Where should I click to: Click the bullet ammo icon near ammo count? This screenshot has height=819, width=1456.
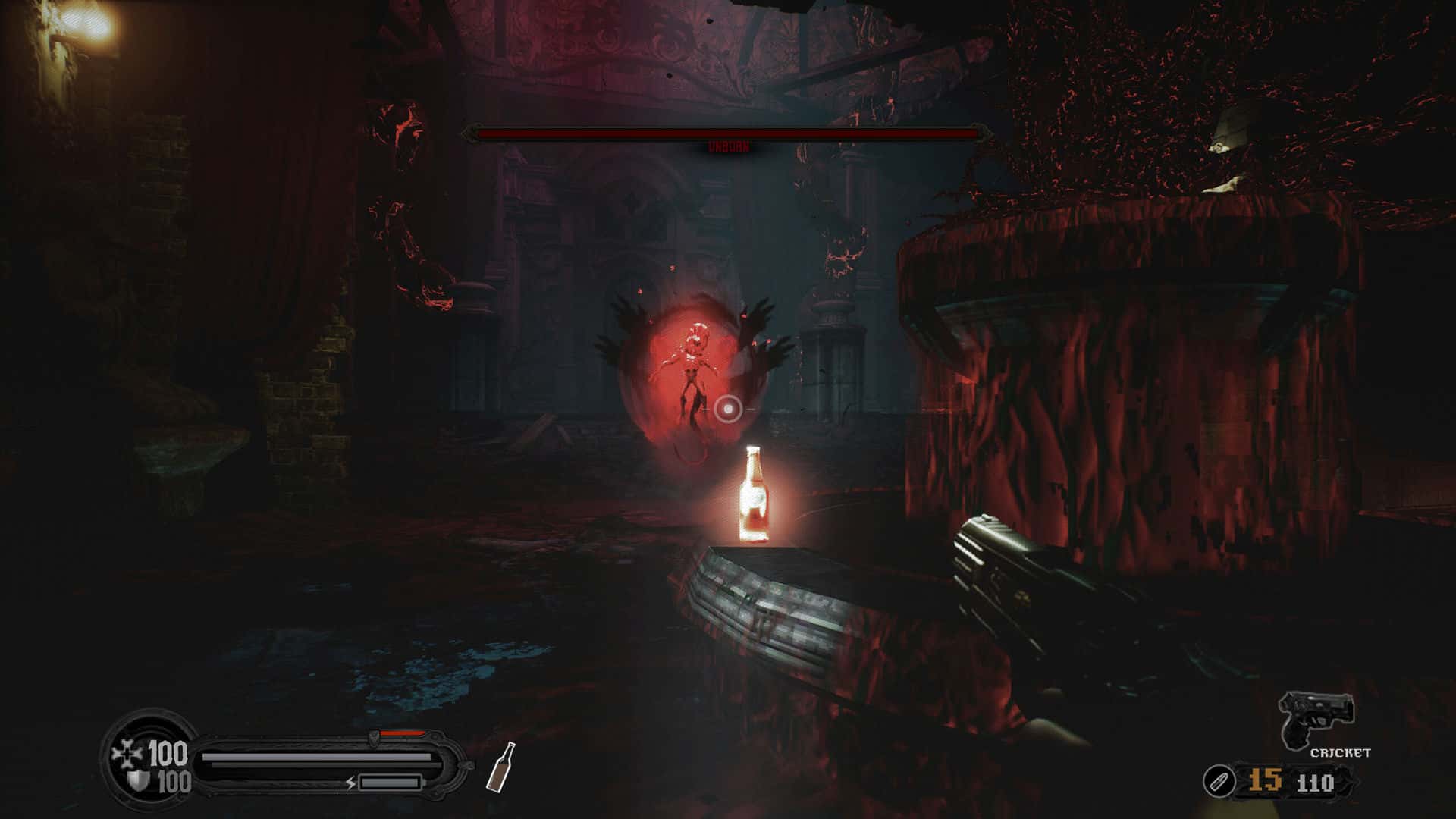(x=1220, y=780)
